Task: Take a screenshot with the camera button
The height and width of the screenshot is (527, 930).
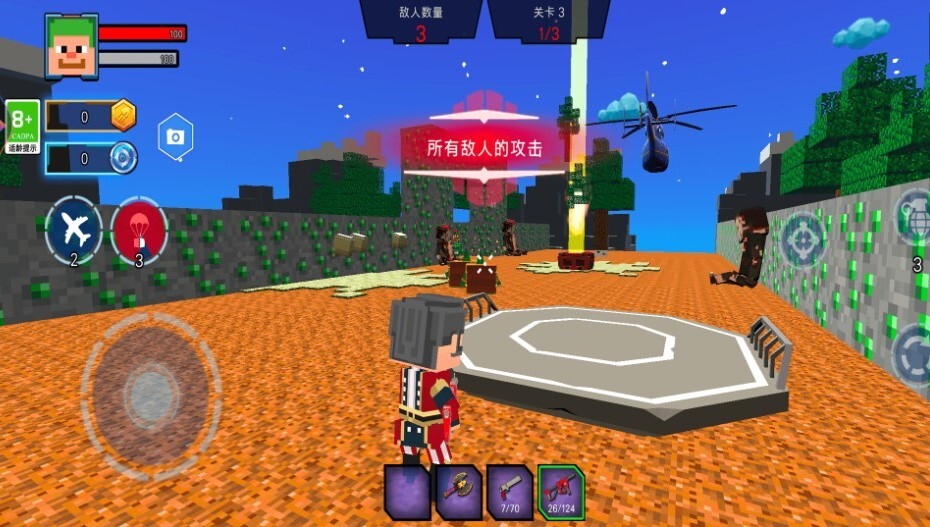Action: pyautogui.click(x=175, y=137)
